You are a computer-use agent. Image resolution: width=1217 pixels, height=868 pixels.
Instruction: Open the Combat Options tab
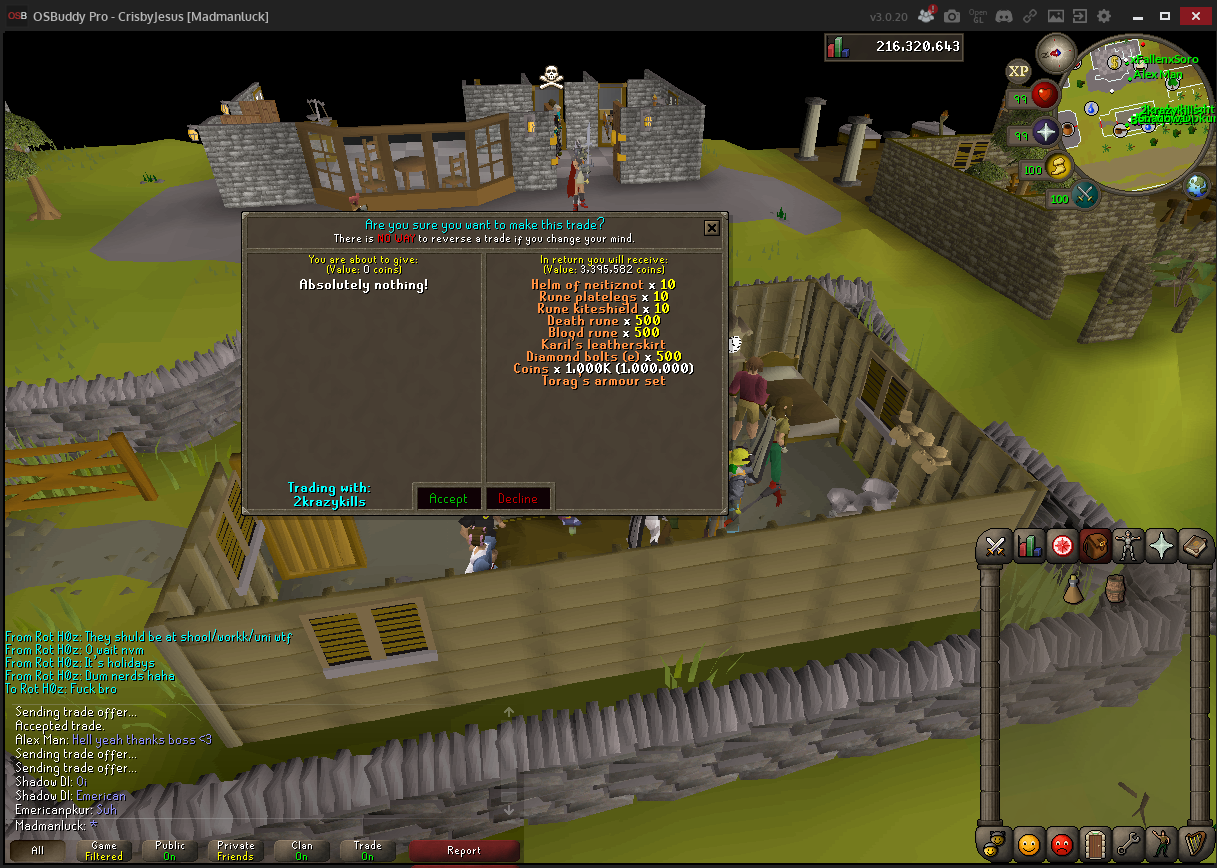click(x=995, y=546)
